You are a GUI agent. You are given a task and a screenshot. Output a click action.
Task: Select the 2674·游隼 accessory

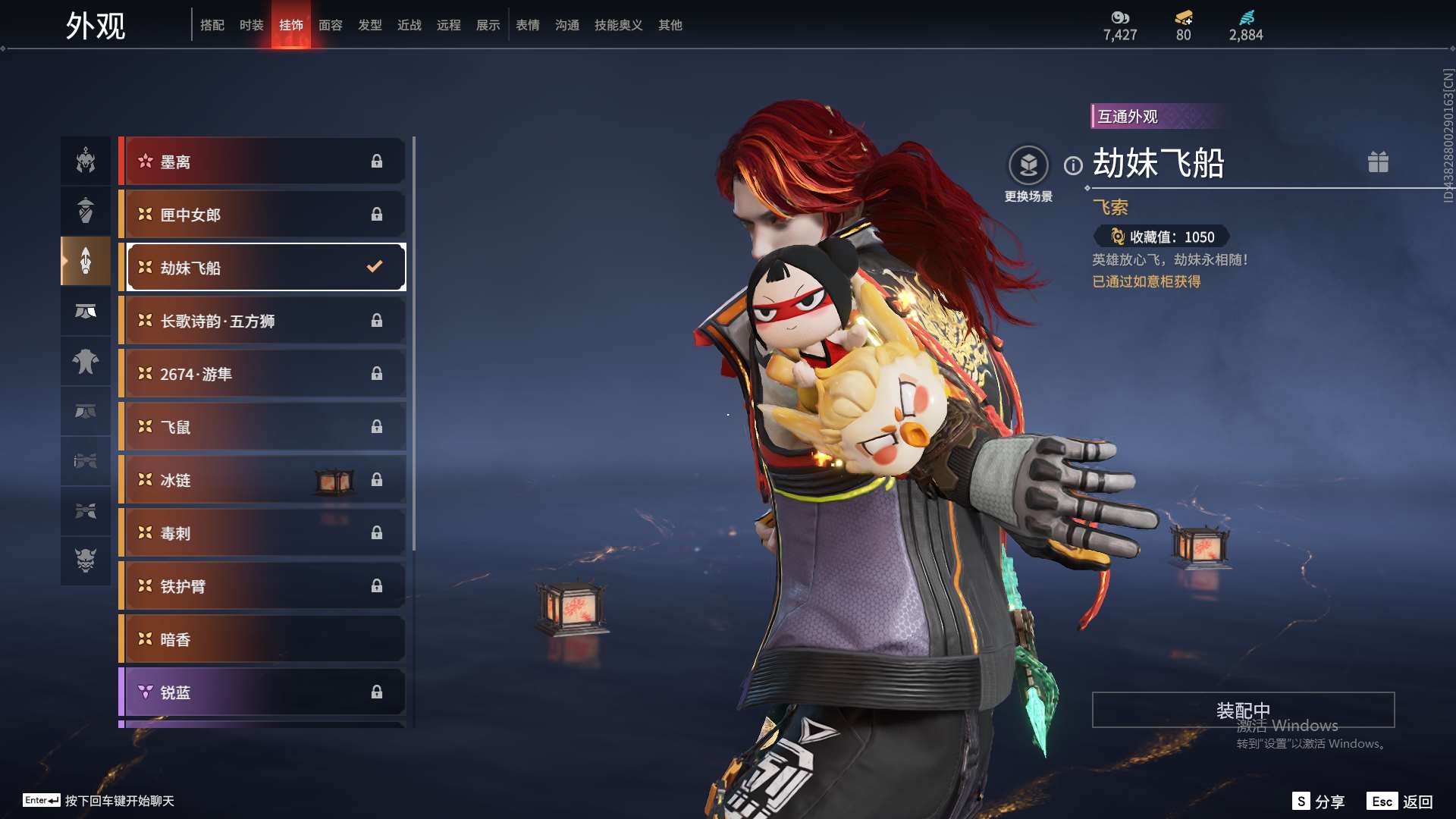pyautogui.click(x=263, y=374)
